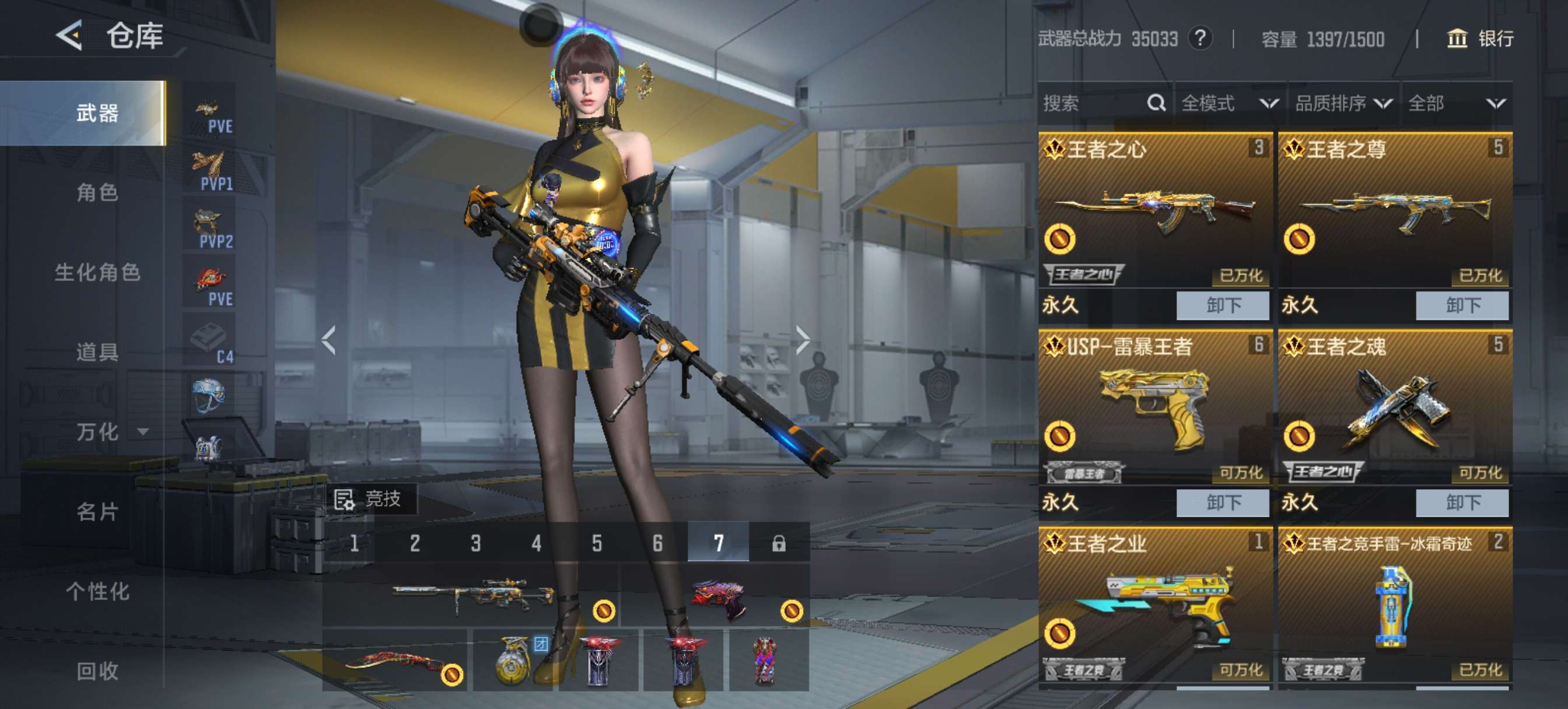
Task: Go back using the arrow beside 仓库
Action: coord(69,36)
